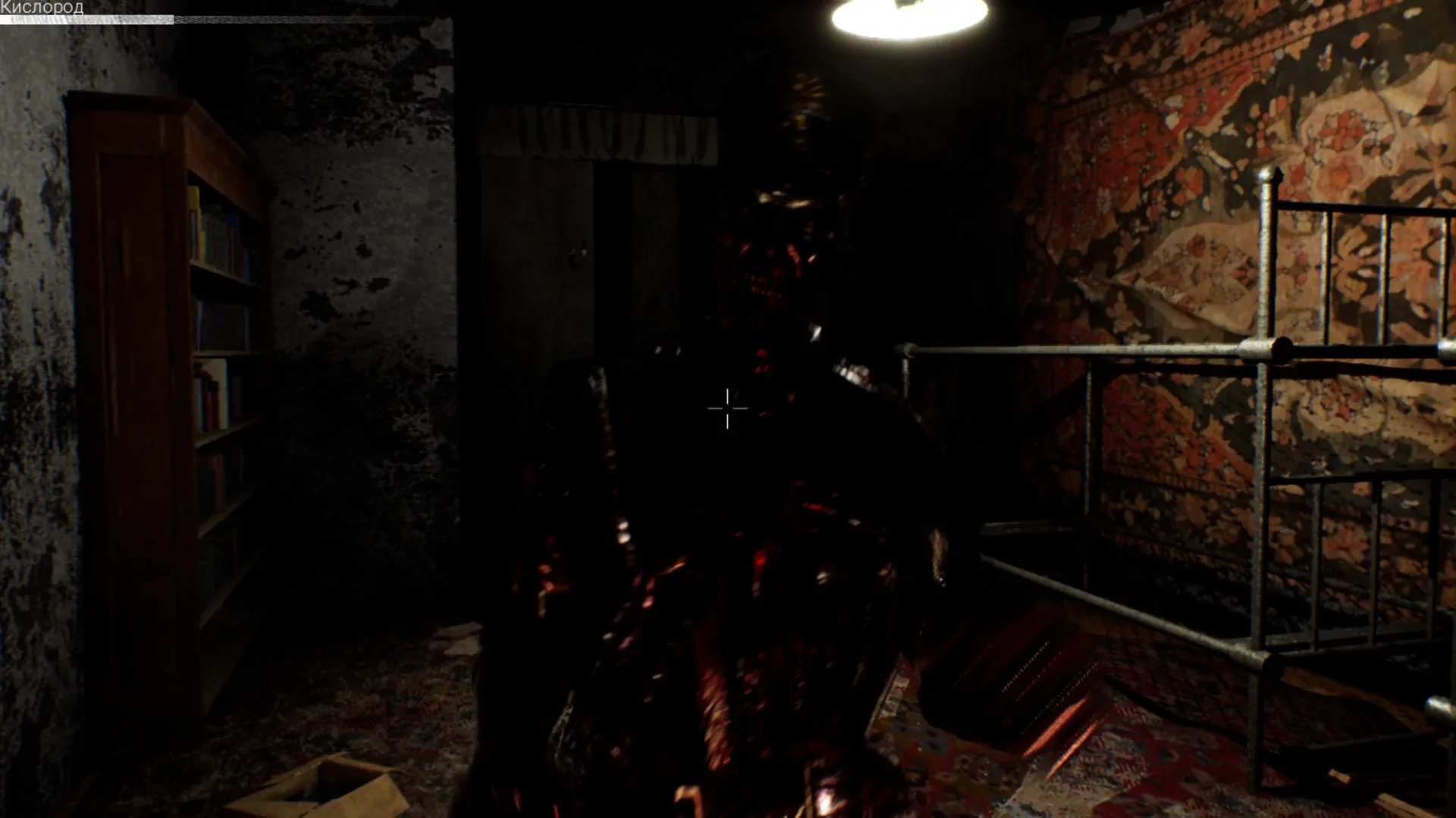Click the Кислород (Oxygen) label

[42, 6]
